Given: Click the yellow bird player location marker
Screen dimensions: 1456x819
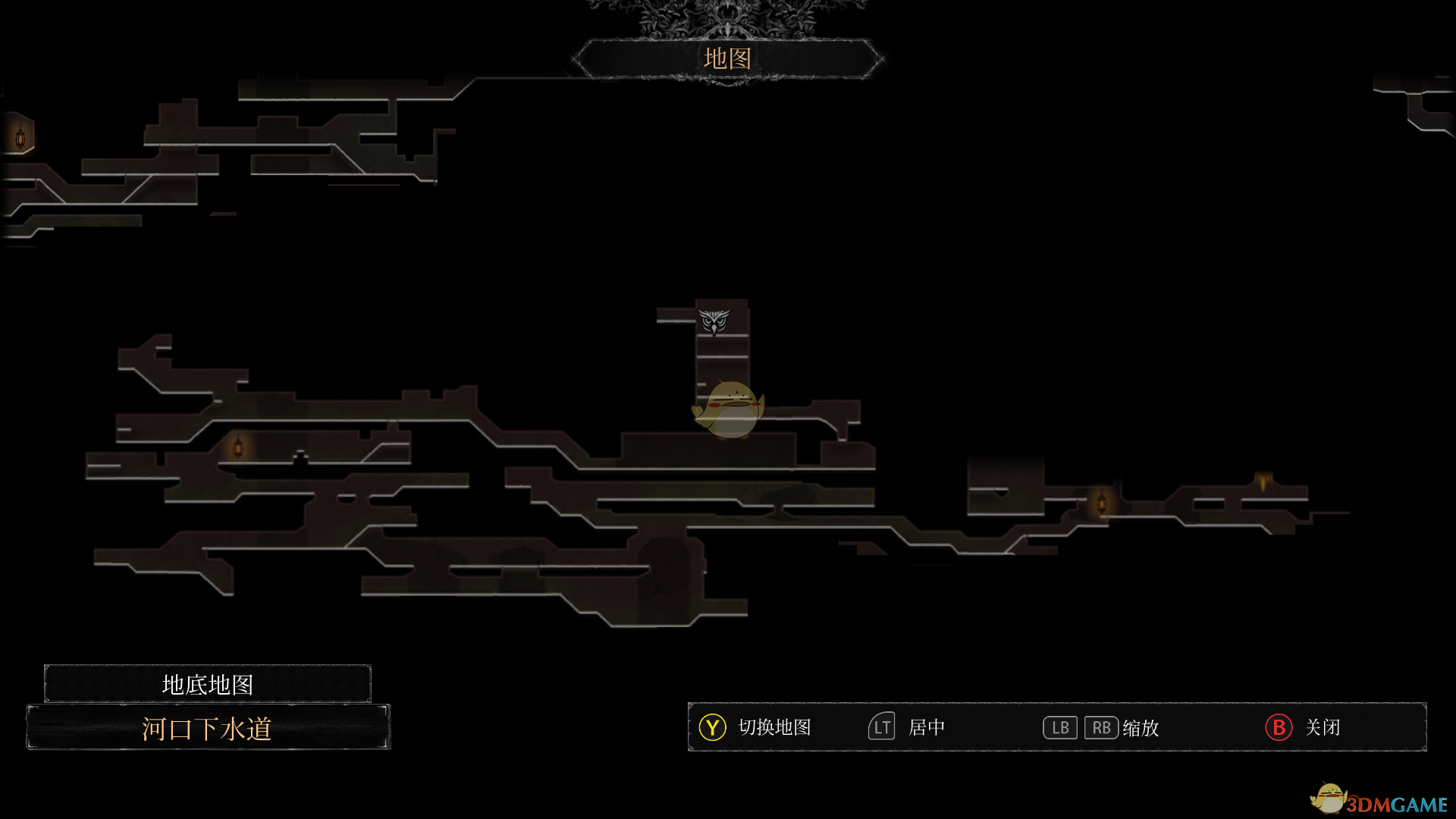Looking at the screenshot, I should [x=729, y=409].
